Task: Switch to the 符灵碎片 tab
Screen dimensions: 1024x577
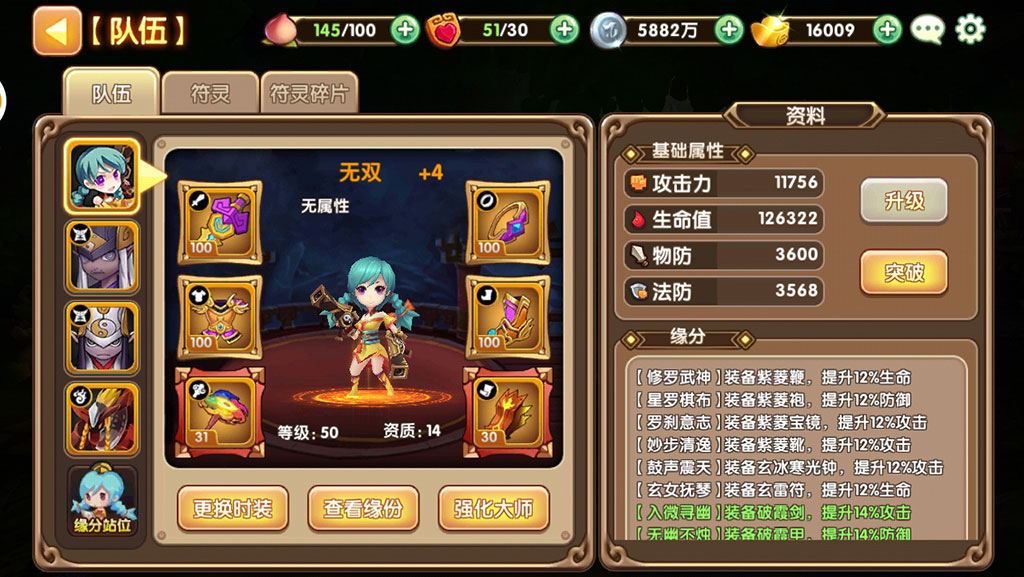Action: (309, 94)
